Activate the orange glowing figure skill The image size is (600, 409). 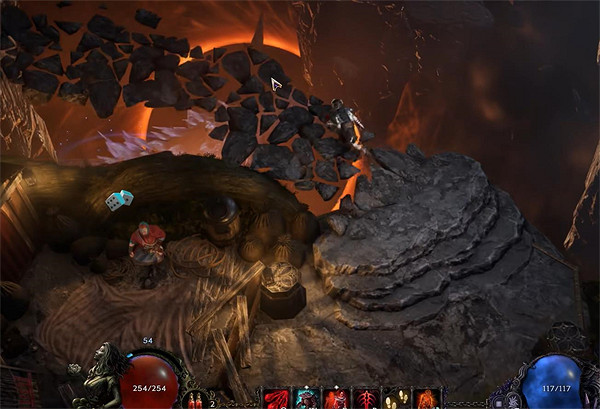point(427,399)
